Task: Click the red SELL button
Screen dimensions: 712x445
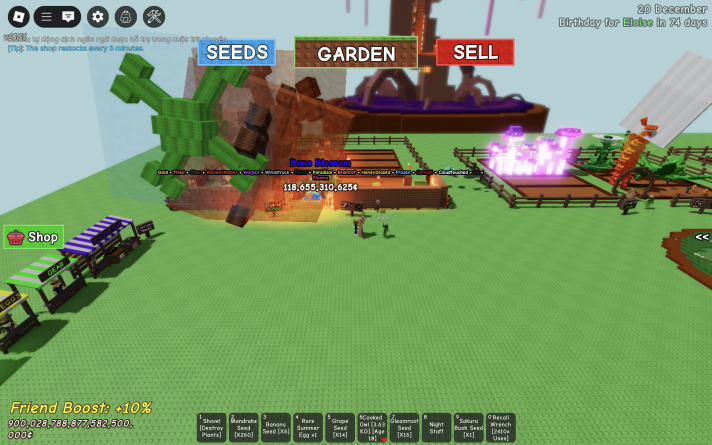Action: 475,52
